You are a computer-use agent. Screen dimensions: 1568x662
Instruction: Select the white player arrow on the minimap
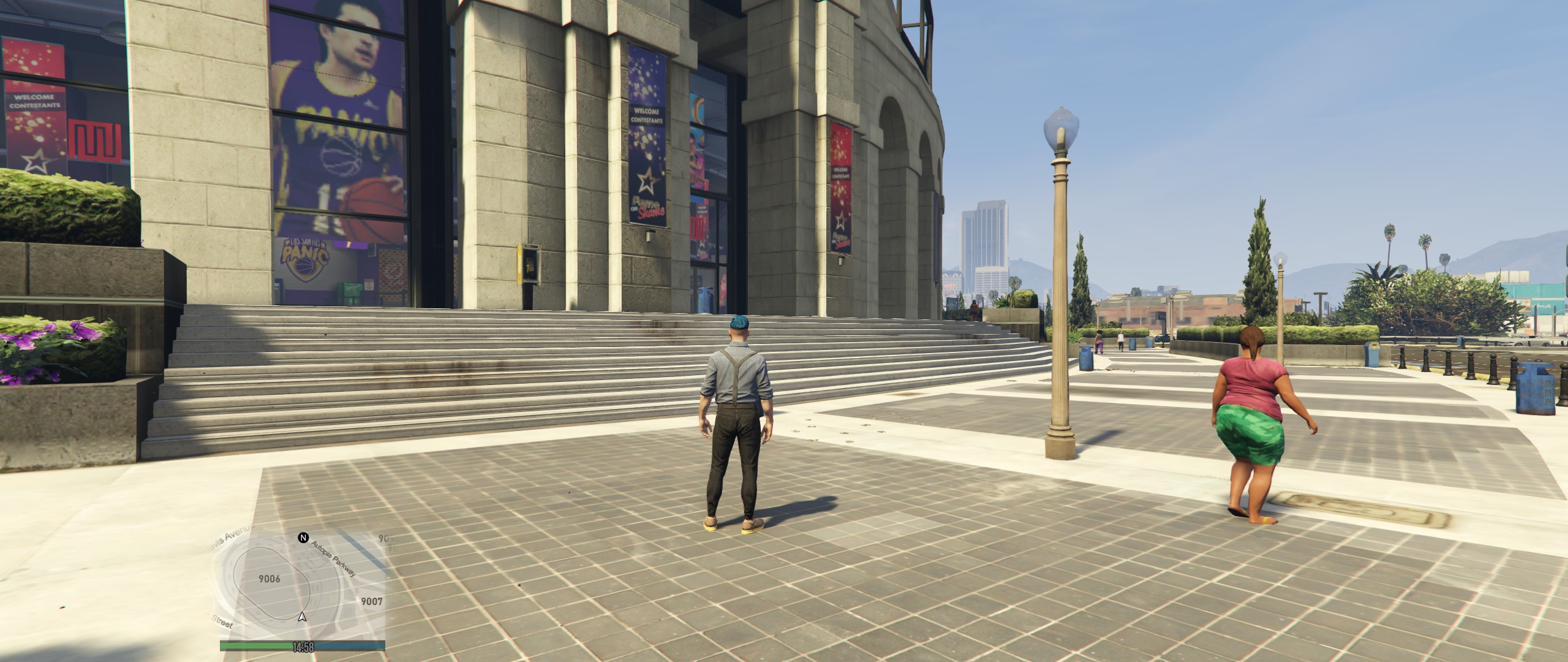302,617
